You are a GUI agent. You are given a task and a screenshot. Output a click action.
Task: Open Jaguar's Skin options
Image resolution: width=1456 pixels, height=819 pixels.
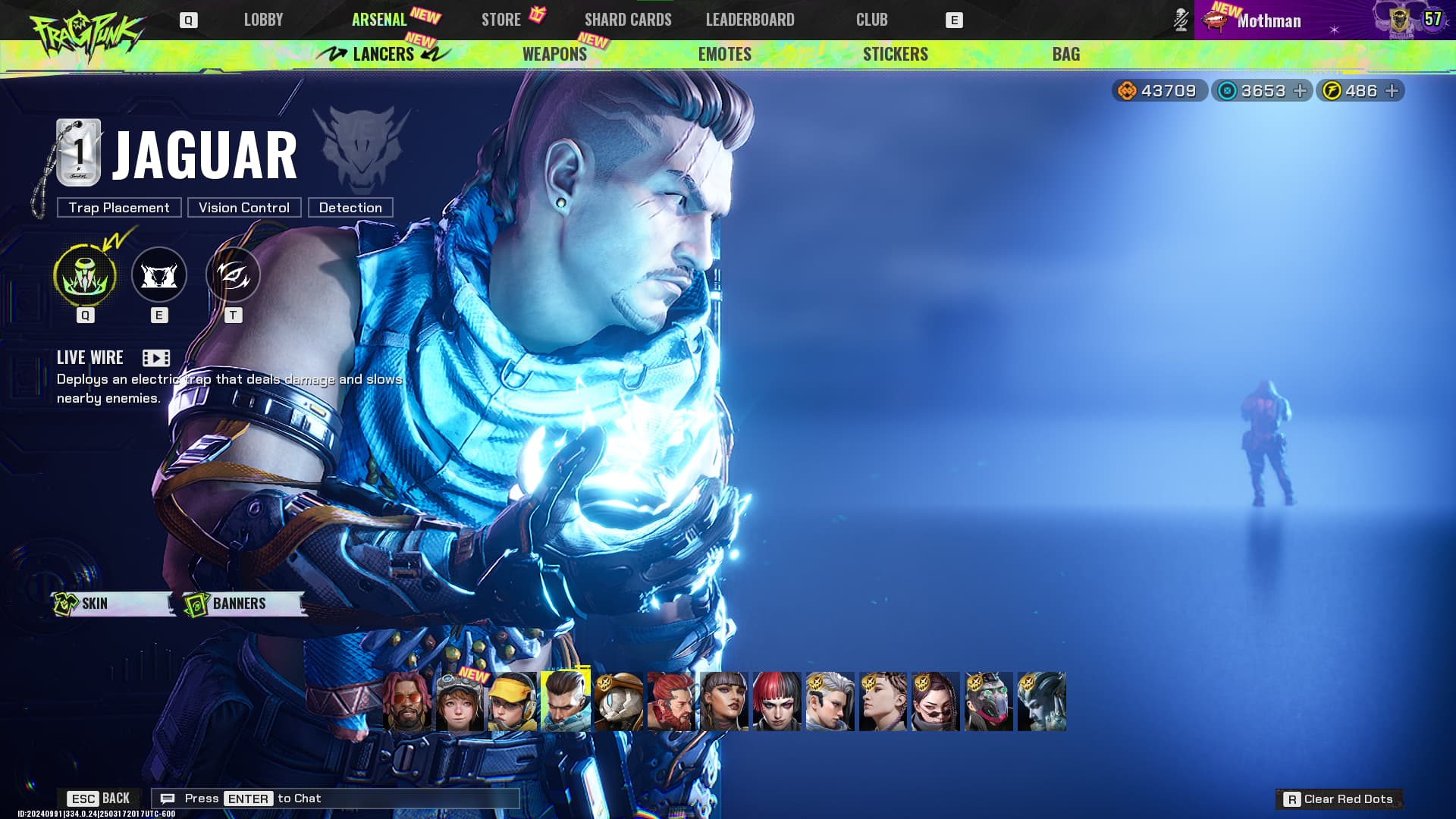pyautogui.click(x=110, y=604)
